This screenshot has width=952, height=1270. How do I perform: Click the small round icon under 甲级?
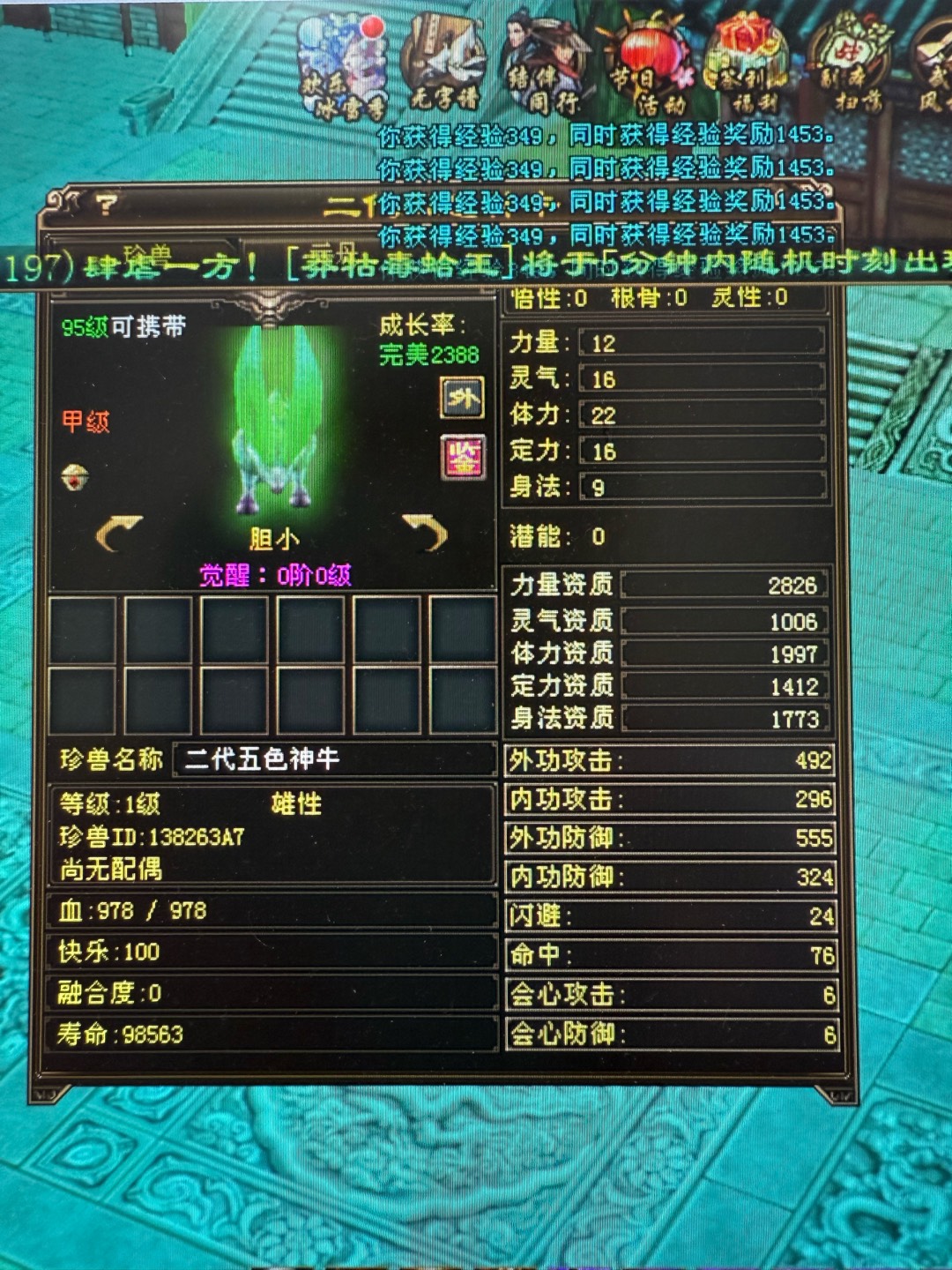76,477
